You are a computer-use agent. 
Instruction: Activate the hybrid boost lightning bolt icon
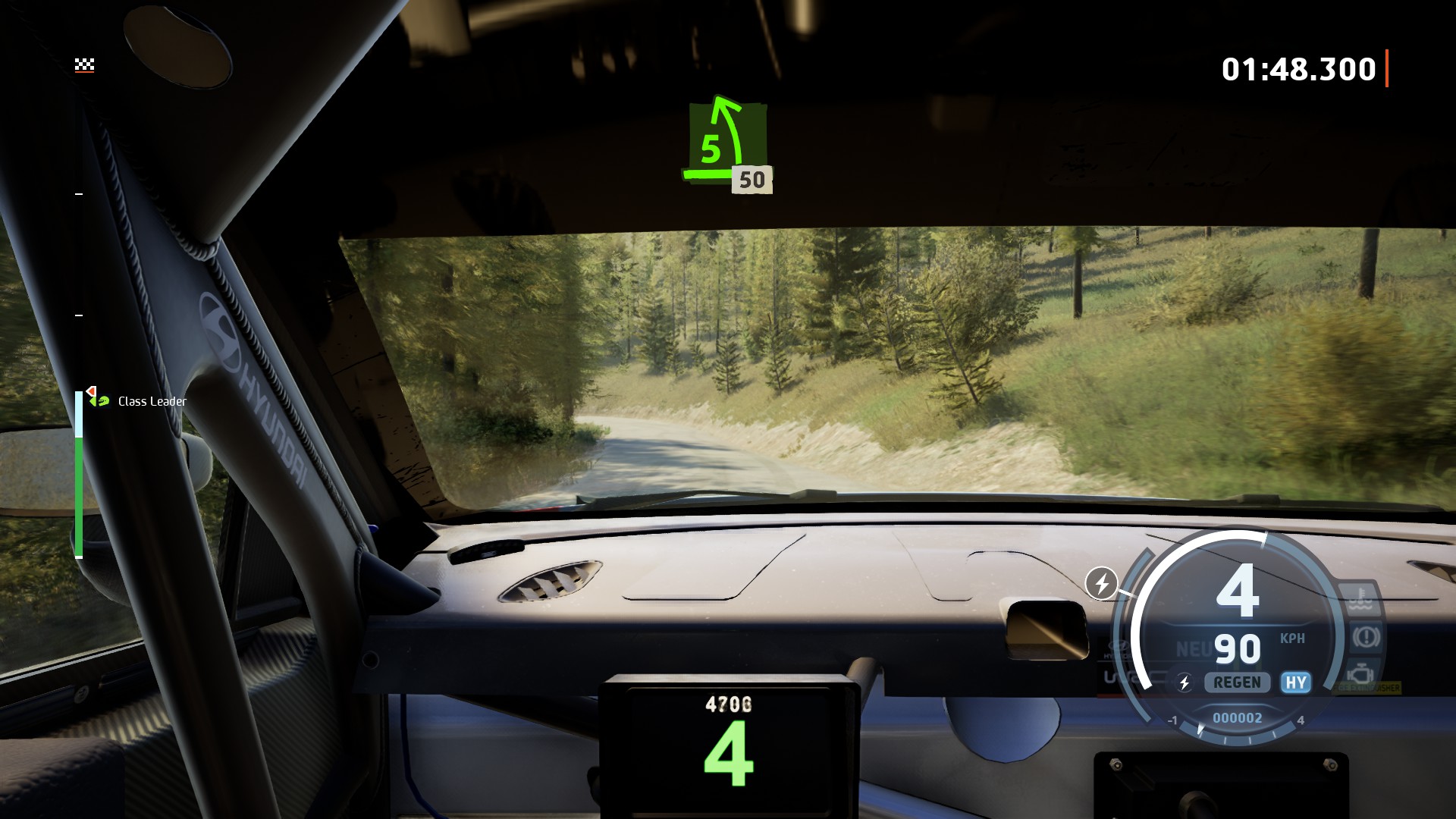click(x=1101, y=583)
